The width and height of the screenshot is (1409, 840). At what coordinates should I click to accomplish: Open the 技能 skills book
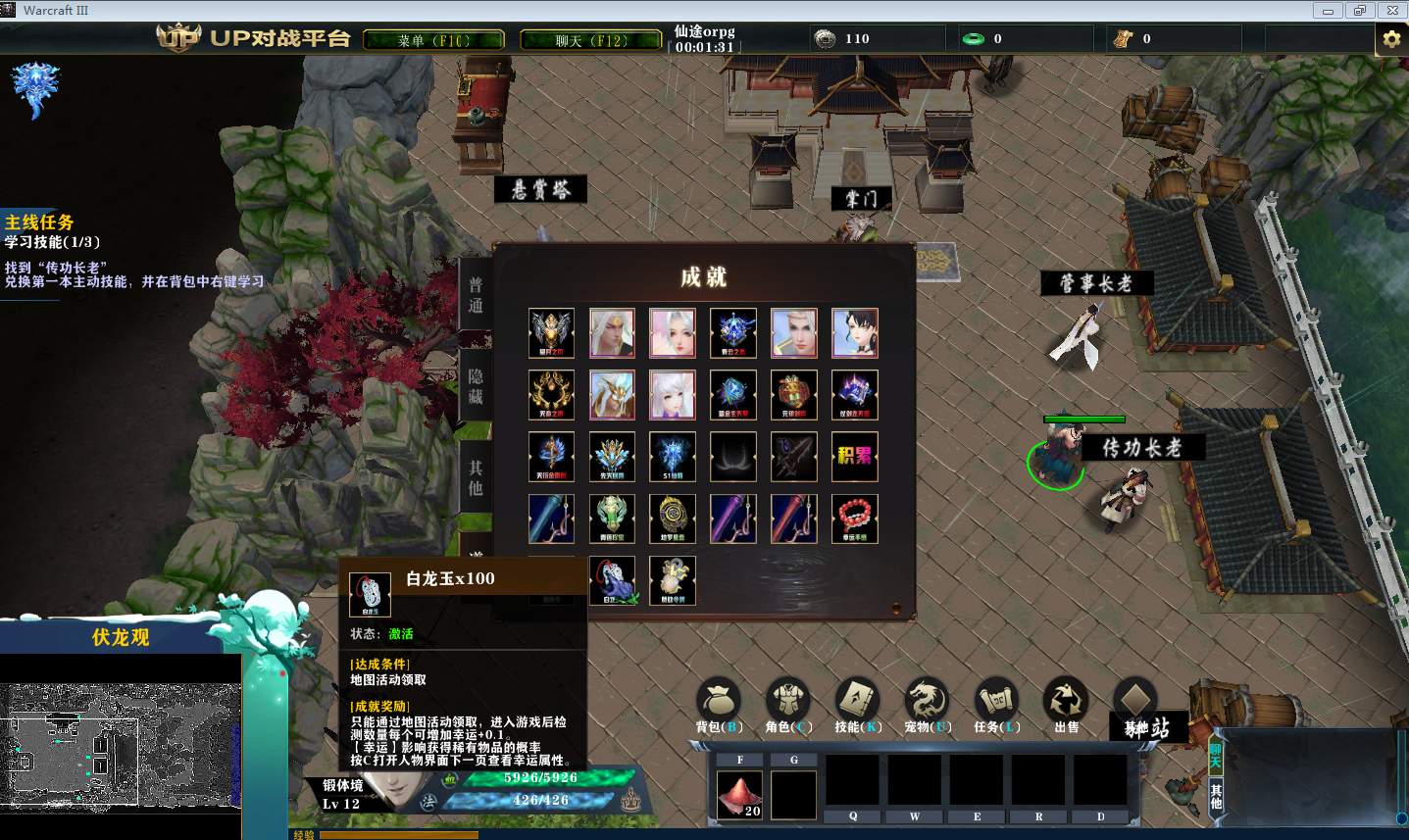[x=858, y=704]
